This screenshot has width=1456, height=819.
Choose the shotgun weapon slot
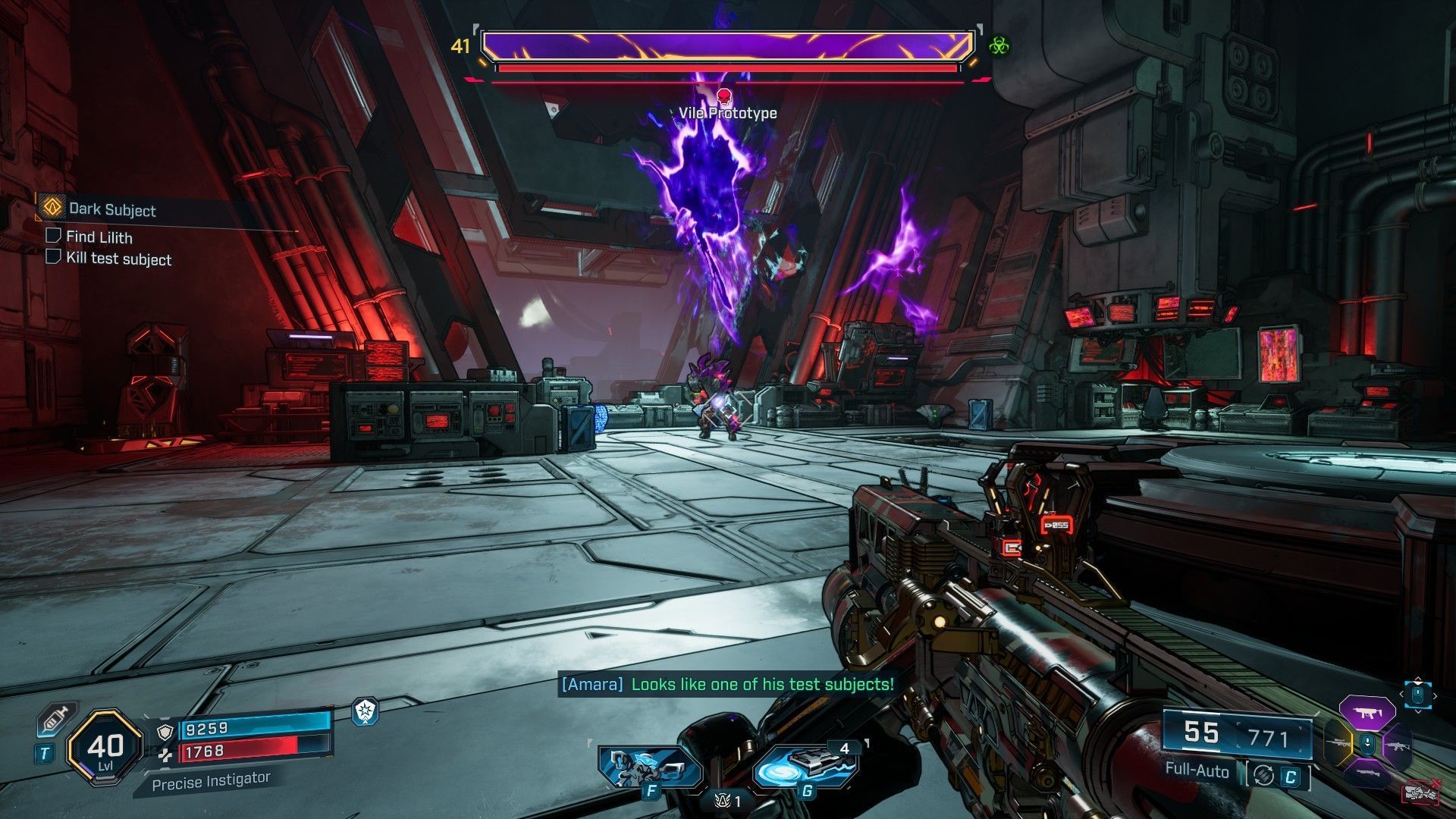click(1367, 775)
